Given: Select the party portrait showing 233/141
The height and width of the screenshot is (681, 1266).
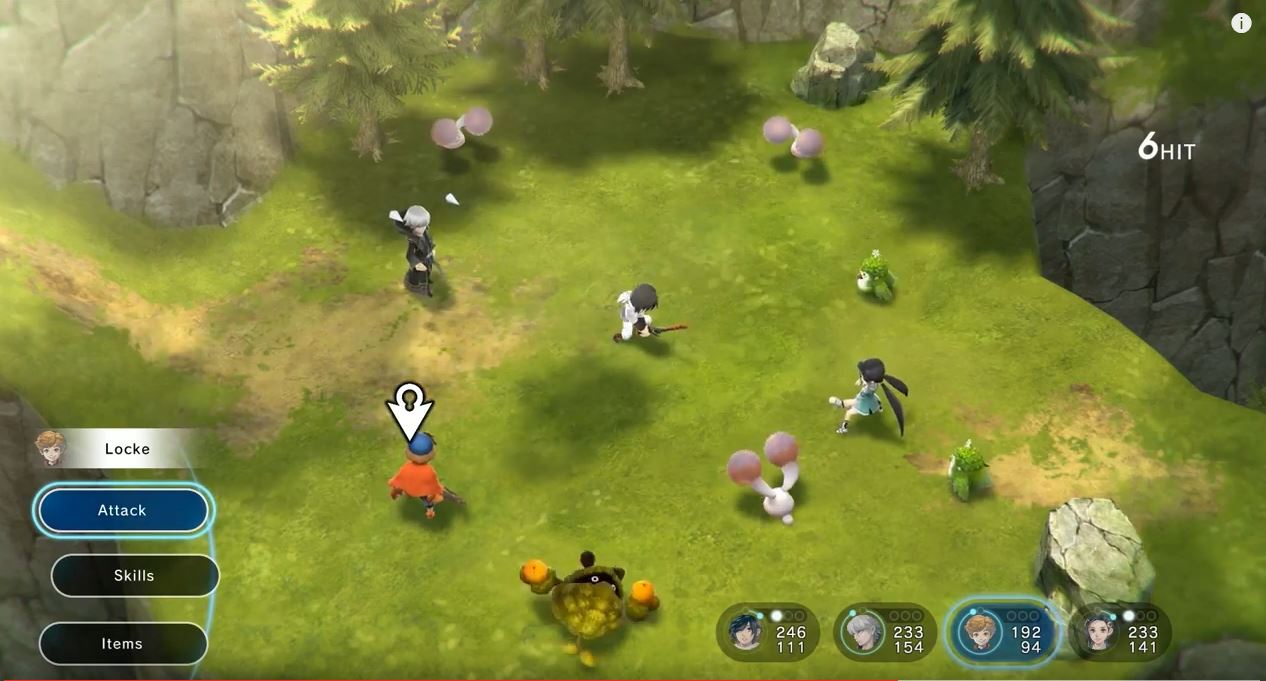Looking at the screenshot, I should pos(1099,632).
